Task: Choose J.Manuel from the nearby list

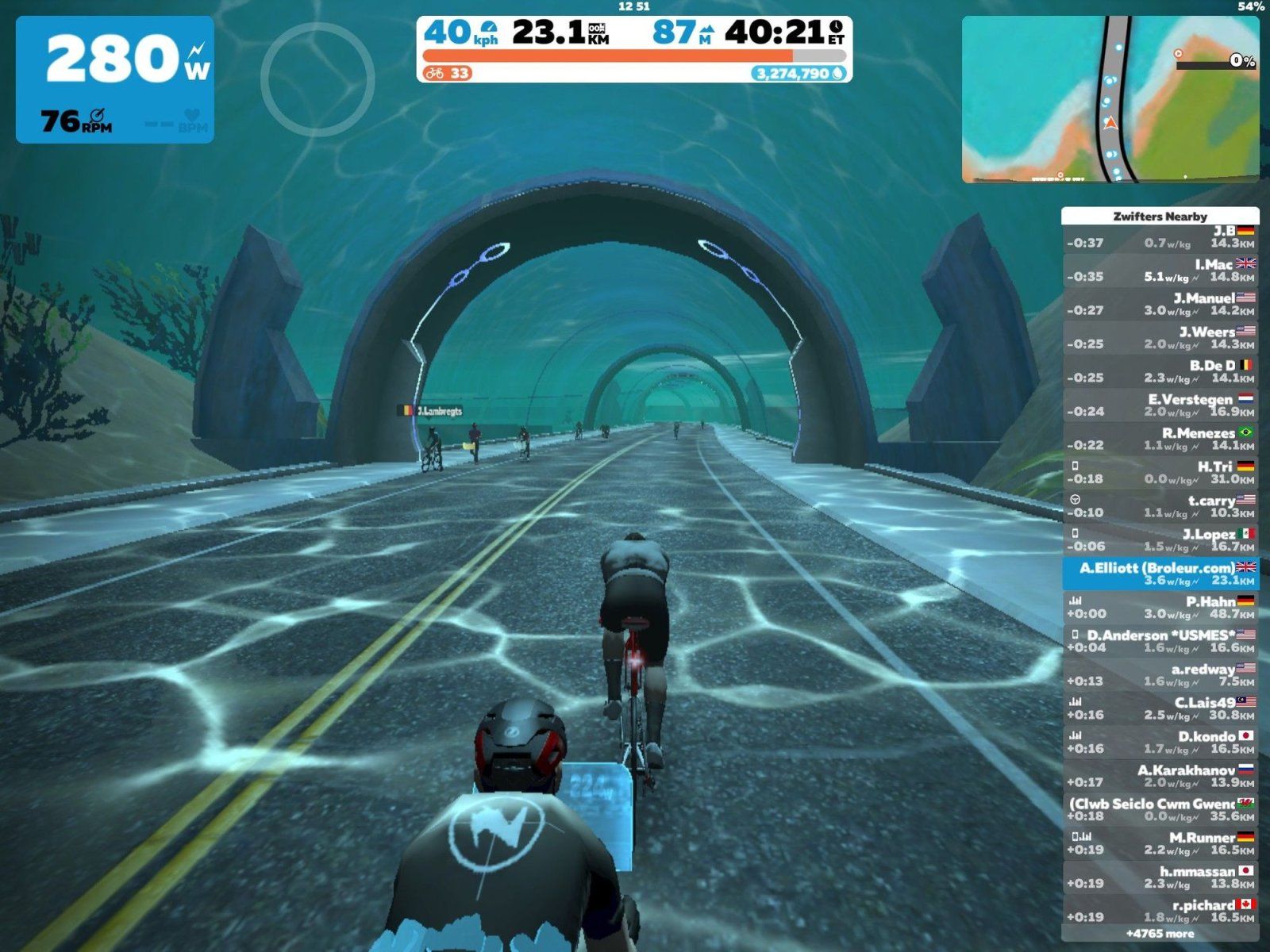Action: [x=1160, y=304]
